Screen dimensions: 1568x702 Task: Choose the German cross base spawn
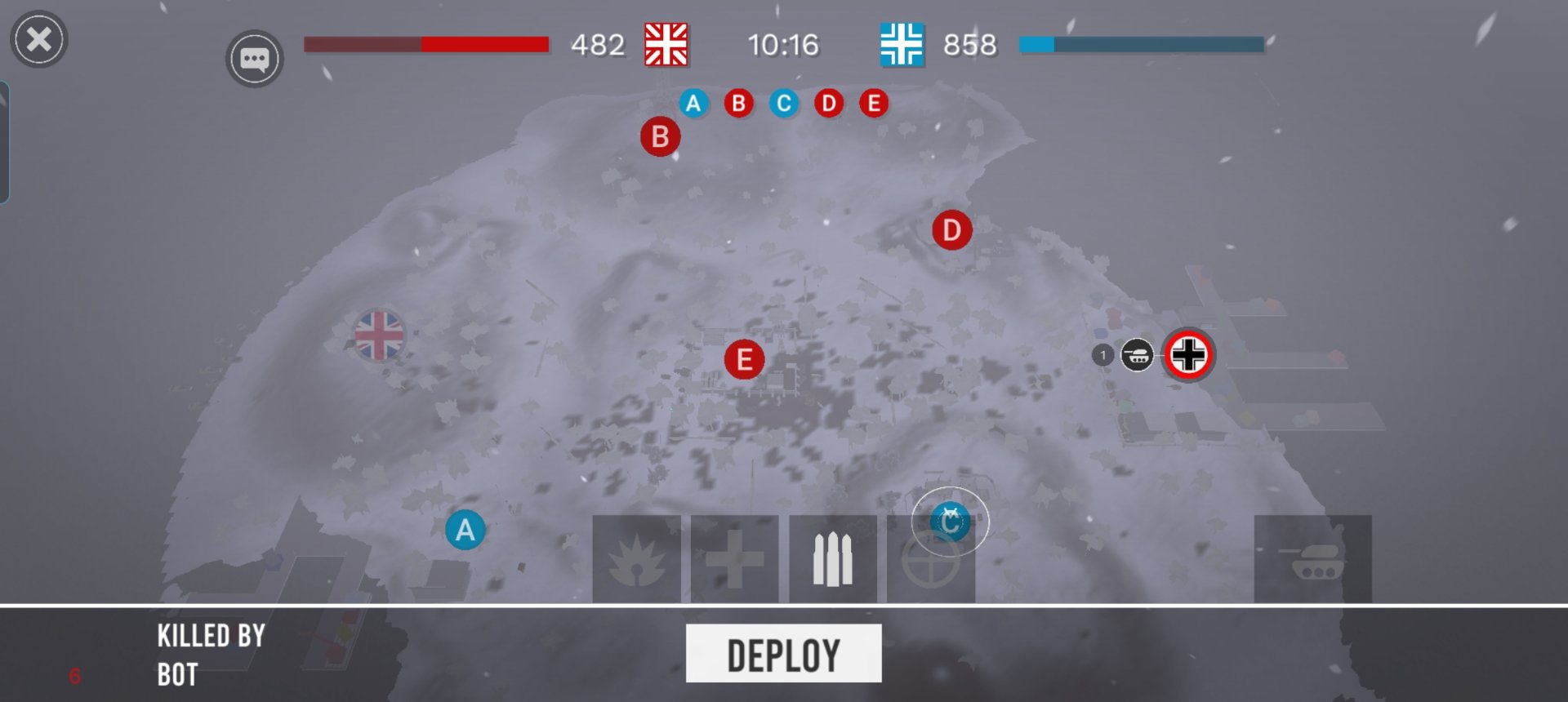(1188, 355)
